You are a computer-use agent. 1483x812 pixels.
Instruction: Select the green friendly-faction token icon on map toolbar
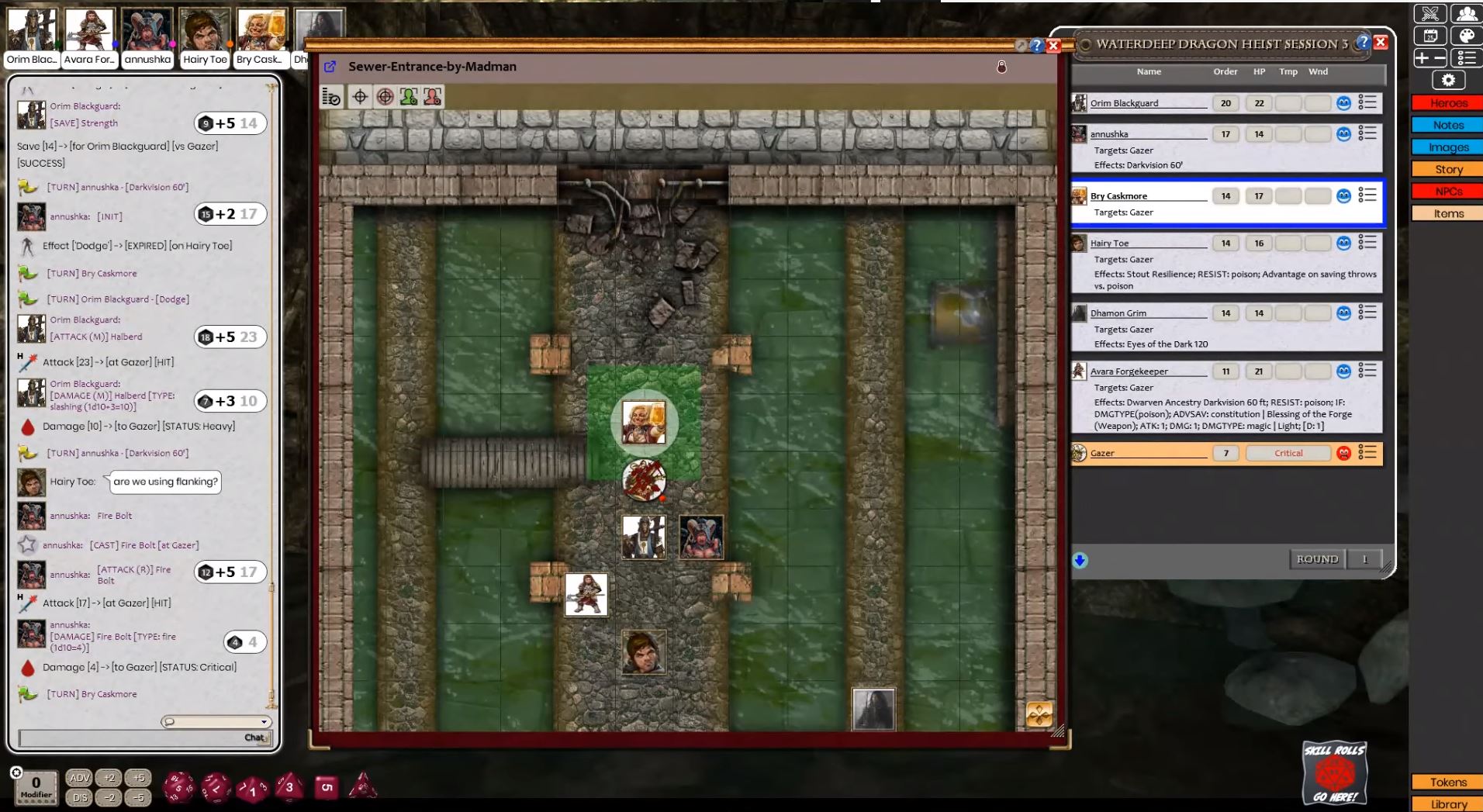[407, 96]
